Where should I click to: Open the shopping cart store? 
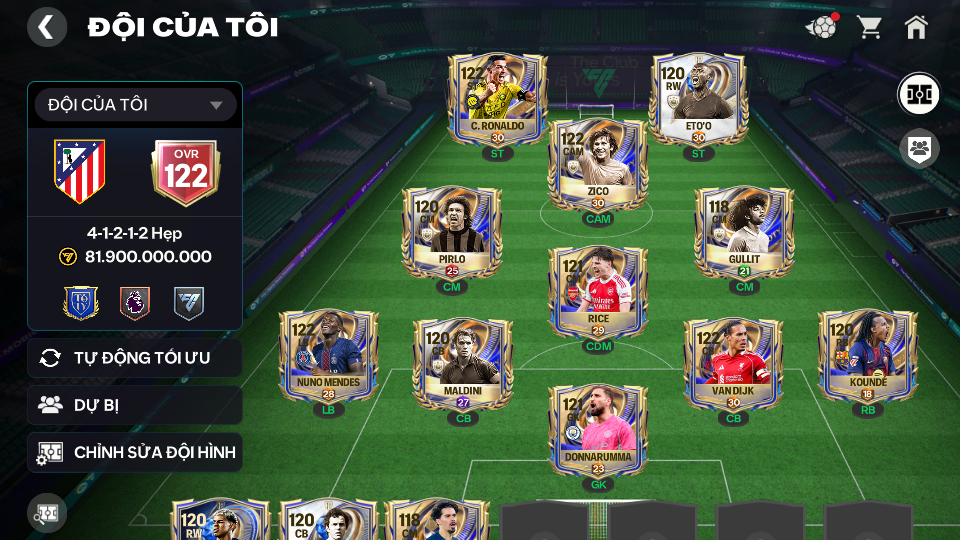[x=869, y=27]
